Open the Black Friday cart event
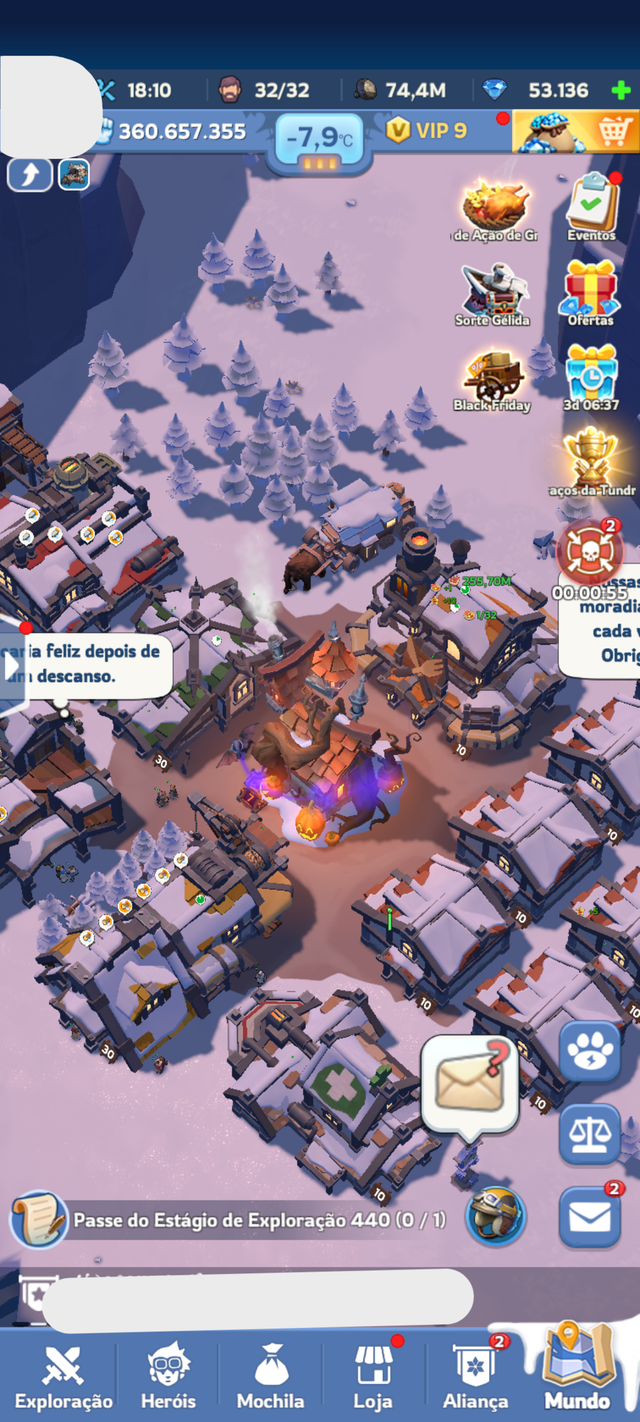The height and width of the screenshot is (1422, 640). point(493,378)
